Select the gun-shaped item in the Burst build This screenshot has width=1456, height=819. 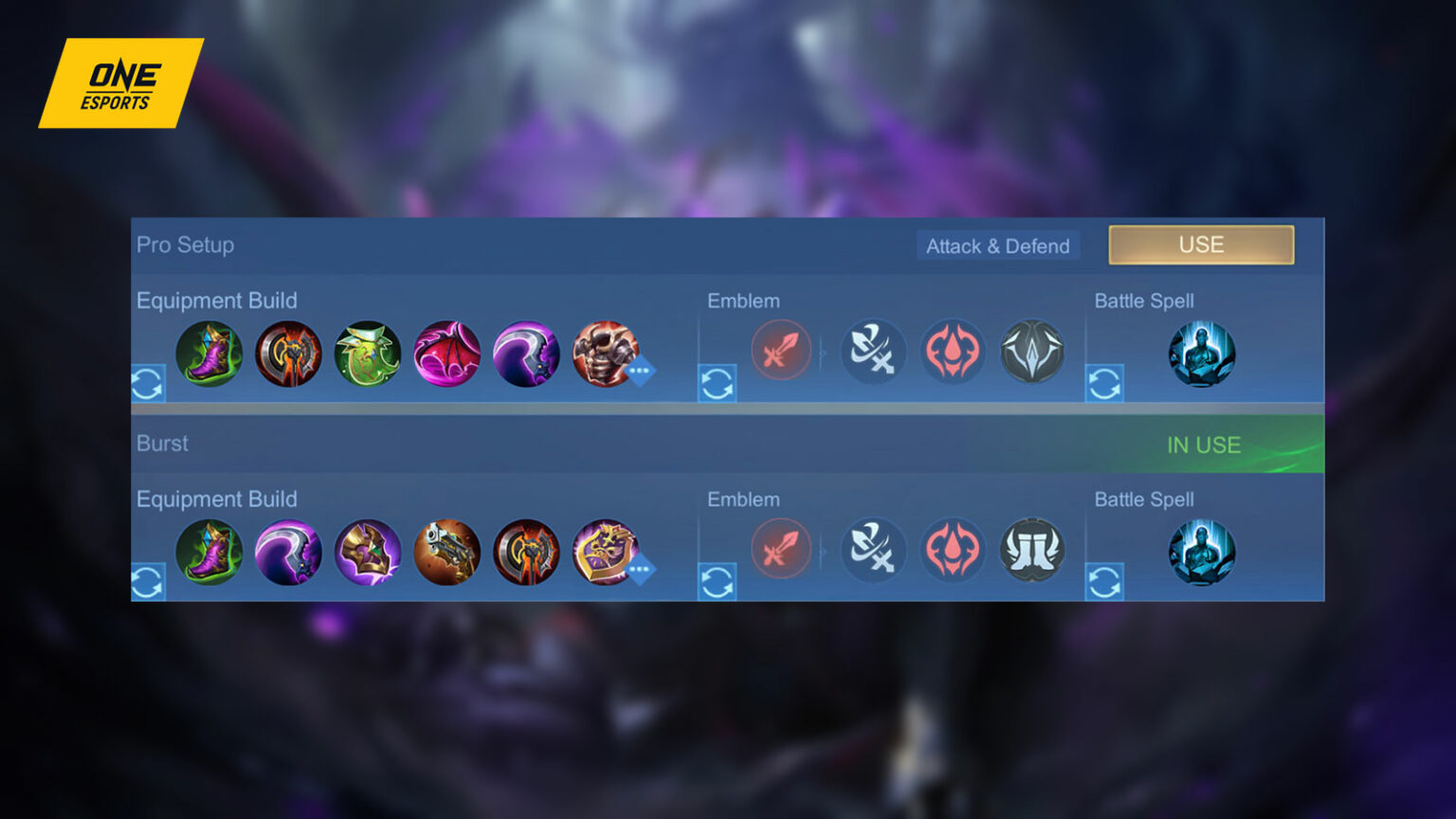(447, 553)
